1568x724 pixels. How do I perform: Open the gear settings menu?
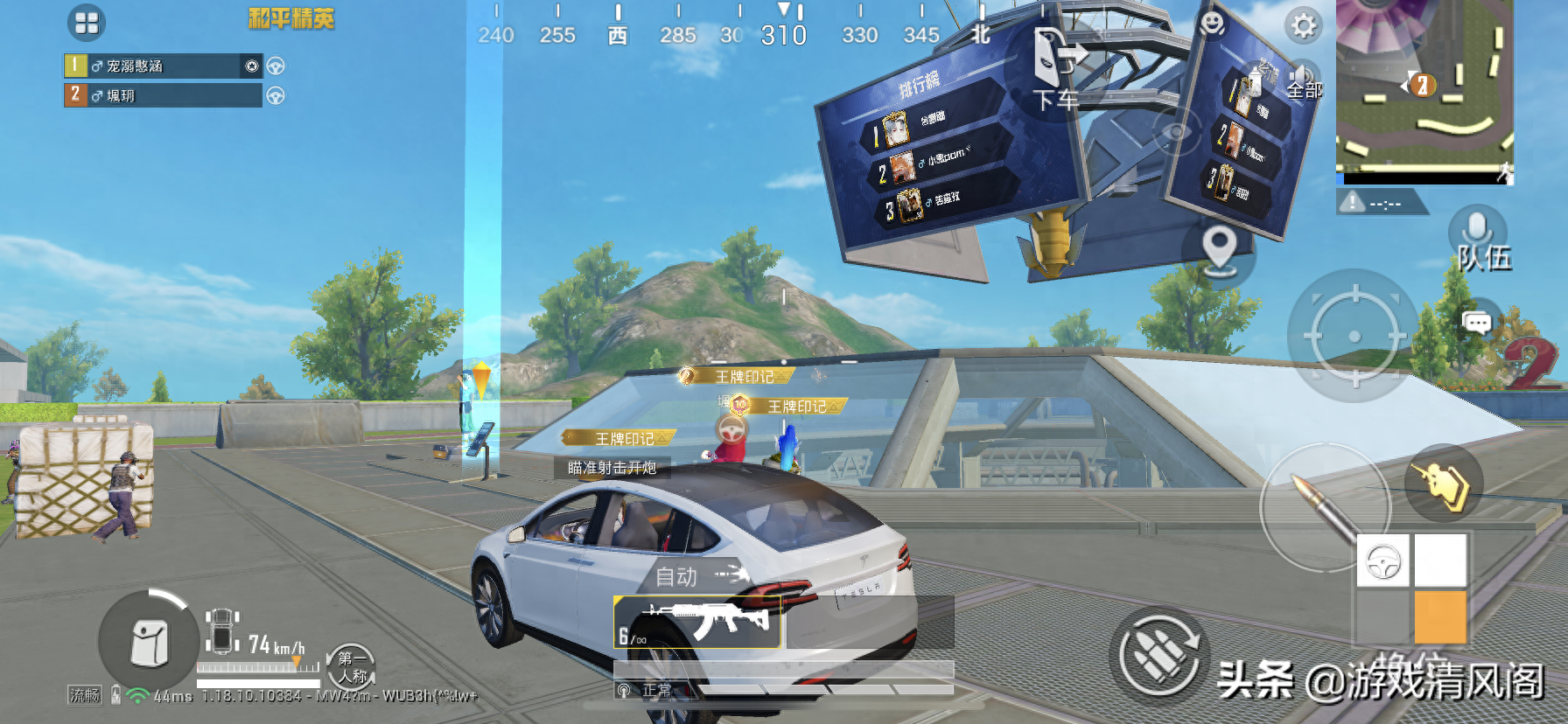click(1303, 25)
